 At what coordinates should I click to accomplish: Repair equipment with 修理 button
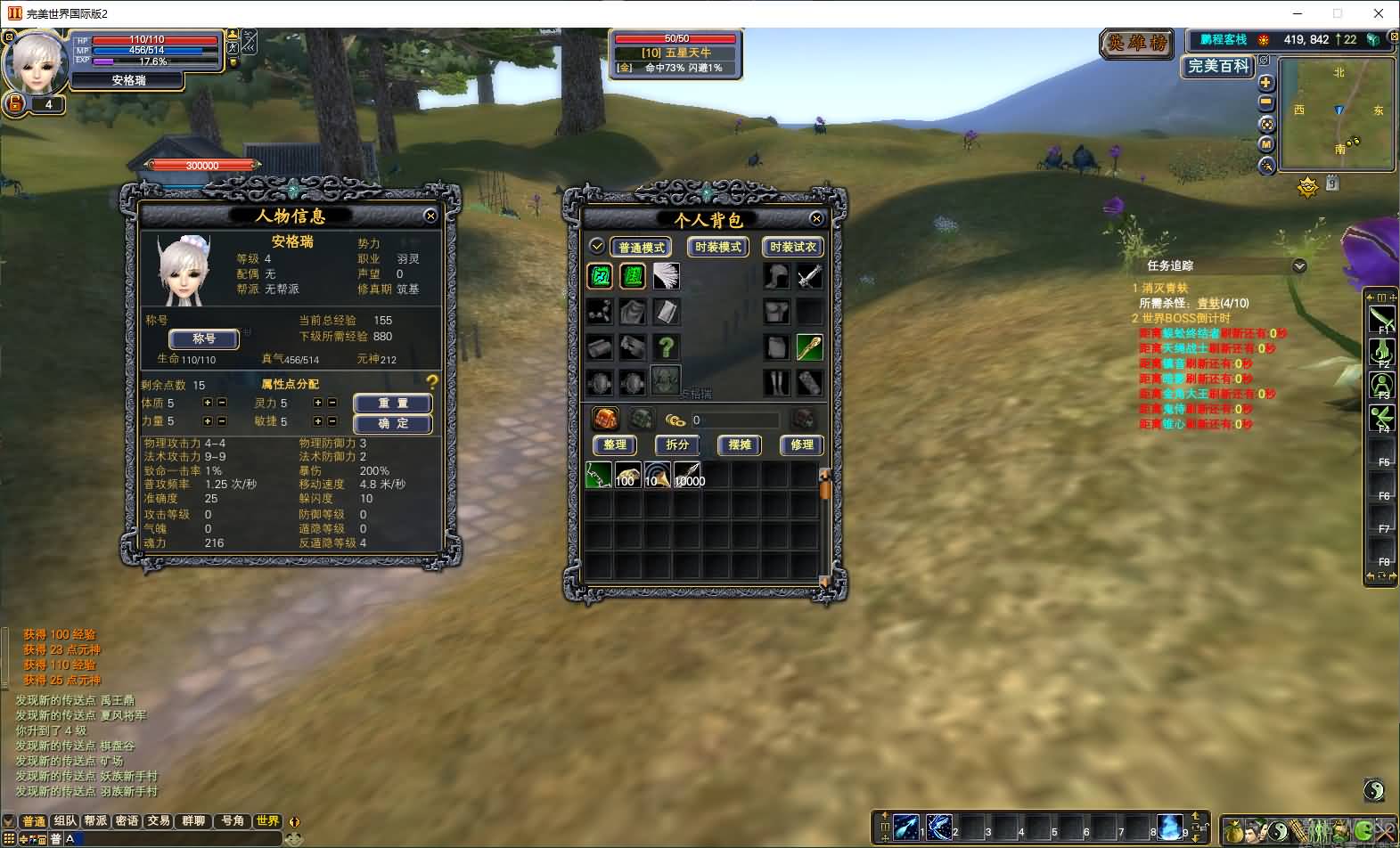(801, 444)
